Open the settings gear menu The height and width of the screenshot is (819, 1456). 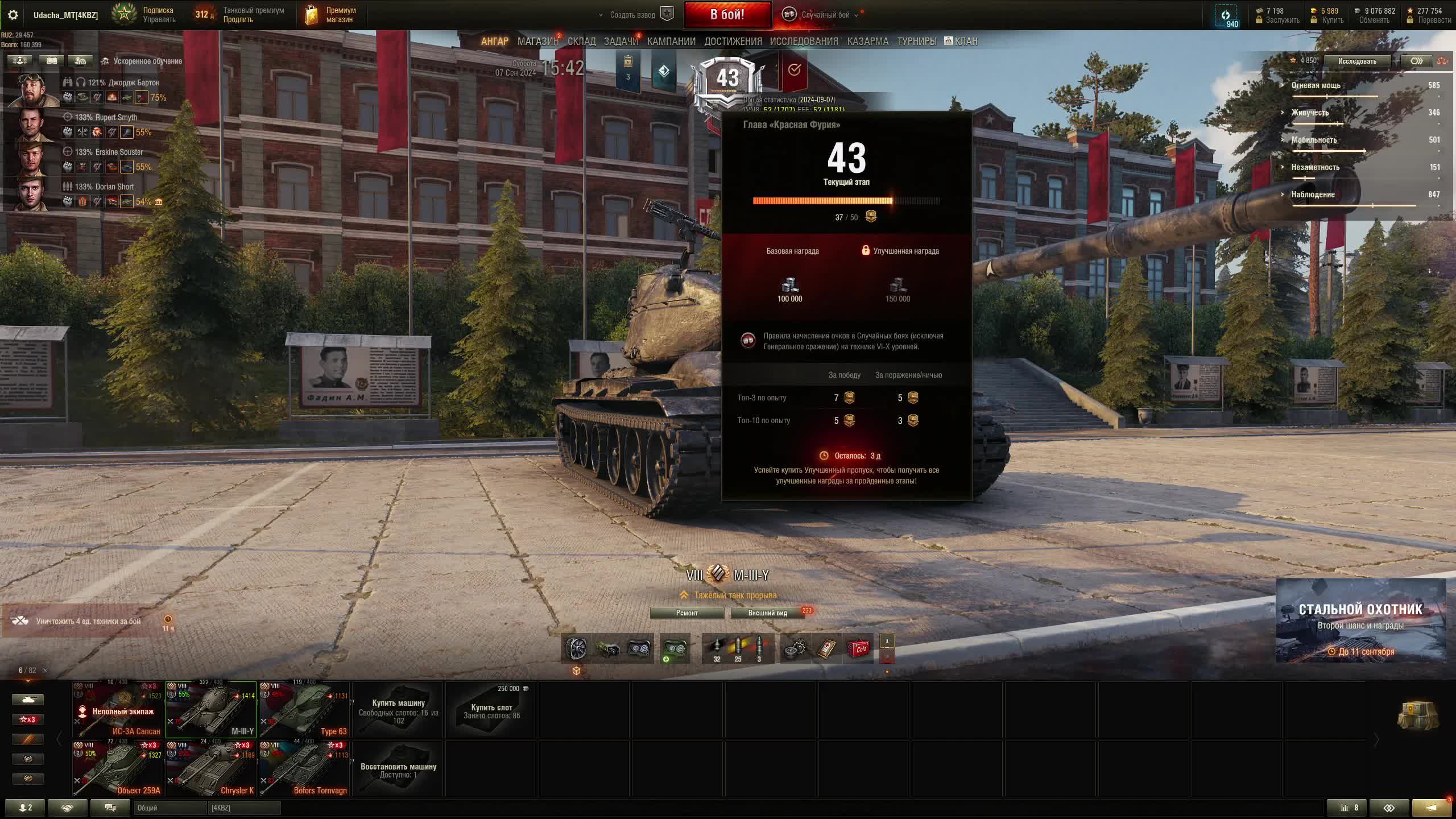tap(13, 15)
